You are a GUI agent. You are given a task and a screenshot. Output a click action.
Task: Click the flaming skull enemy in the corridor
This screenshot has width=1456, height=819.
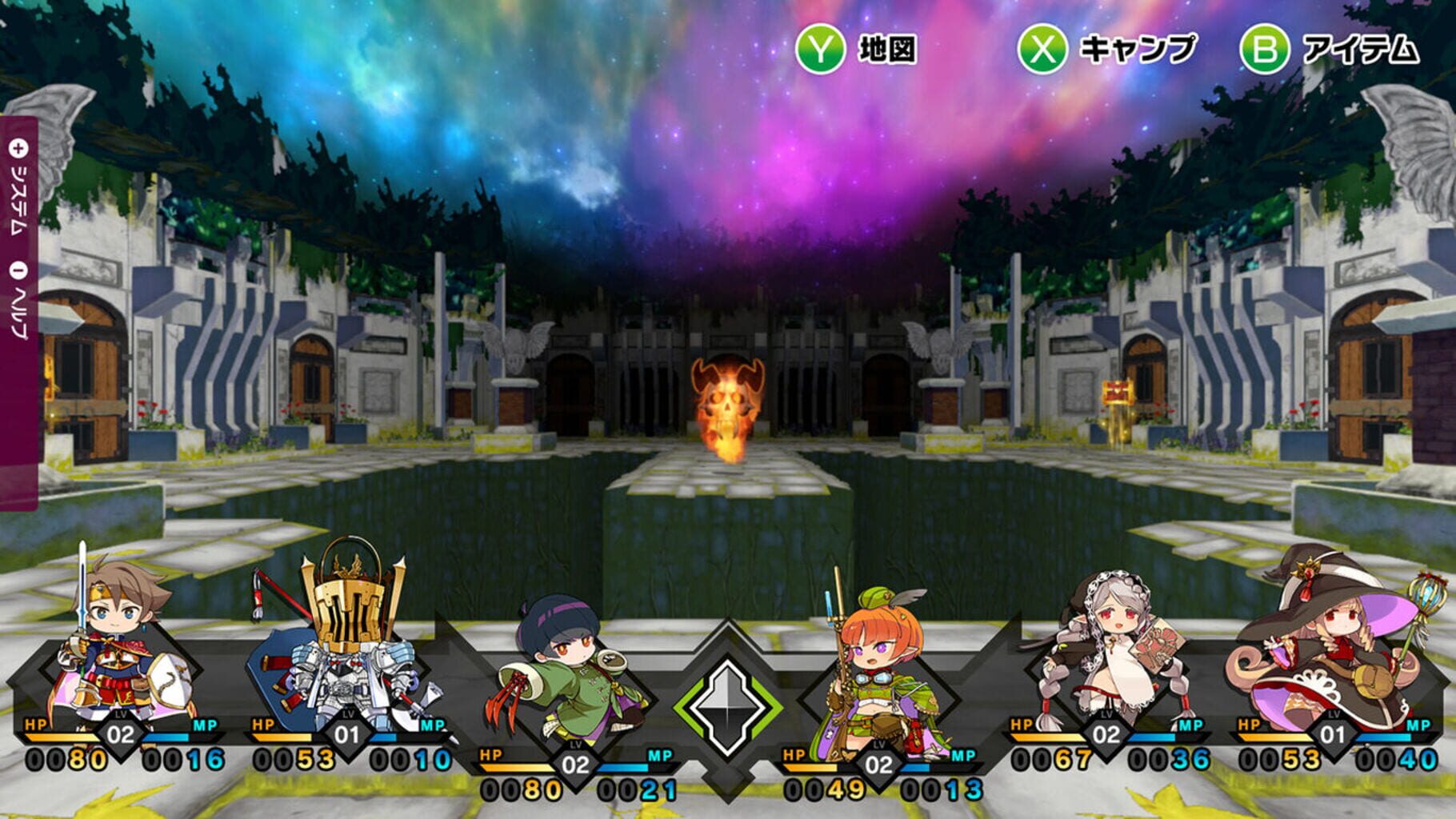728,408
